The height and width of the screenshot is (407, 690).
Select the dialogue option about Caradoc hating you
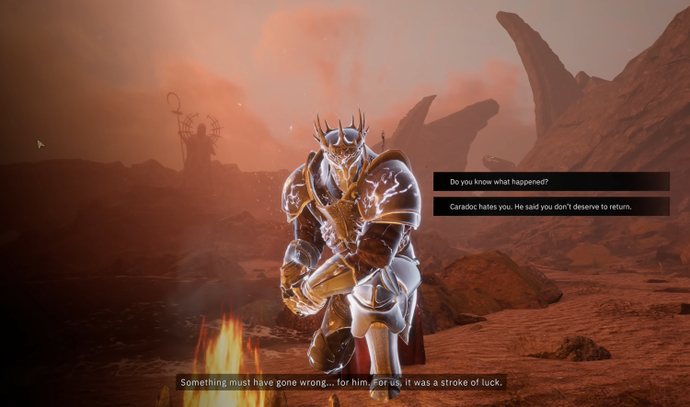(x=551, y=206)
